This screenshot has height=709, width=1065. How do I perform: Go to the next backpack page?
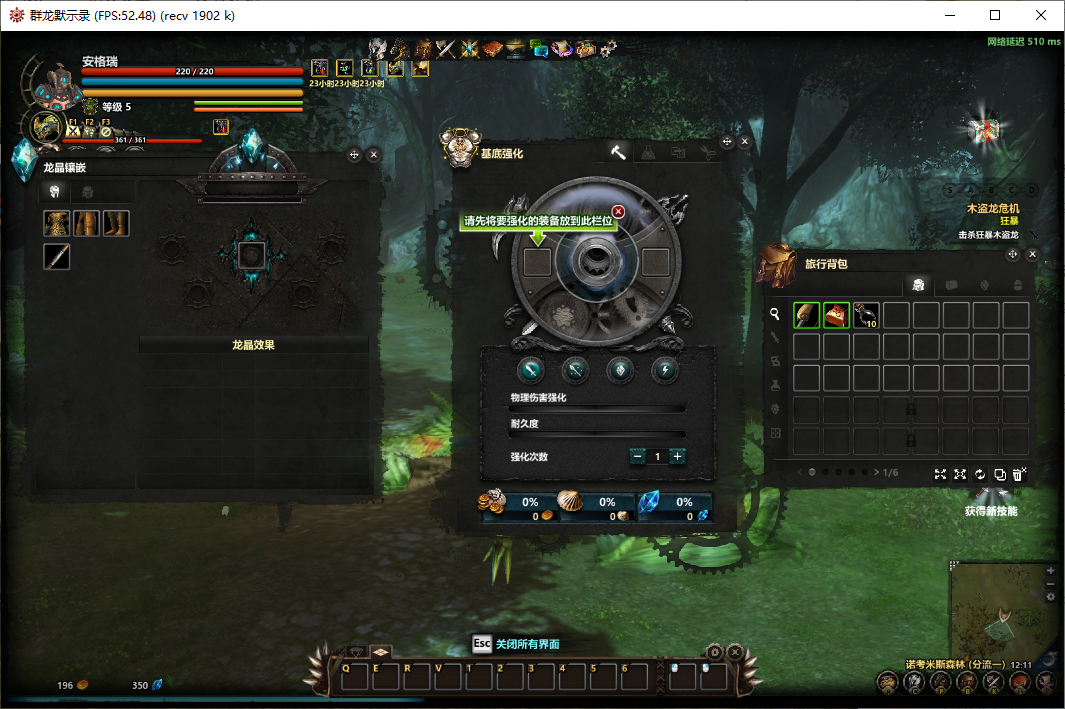click(x=877, y=472)
